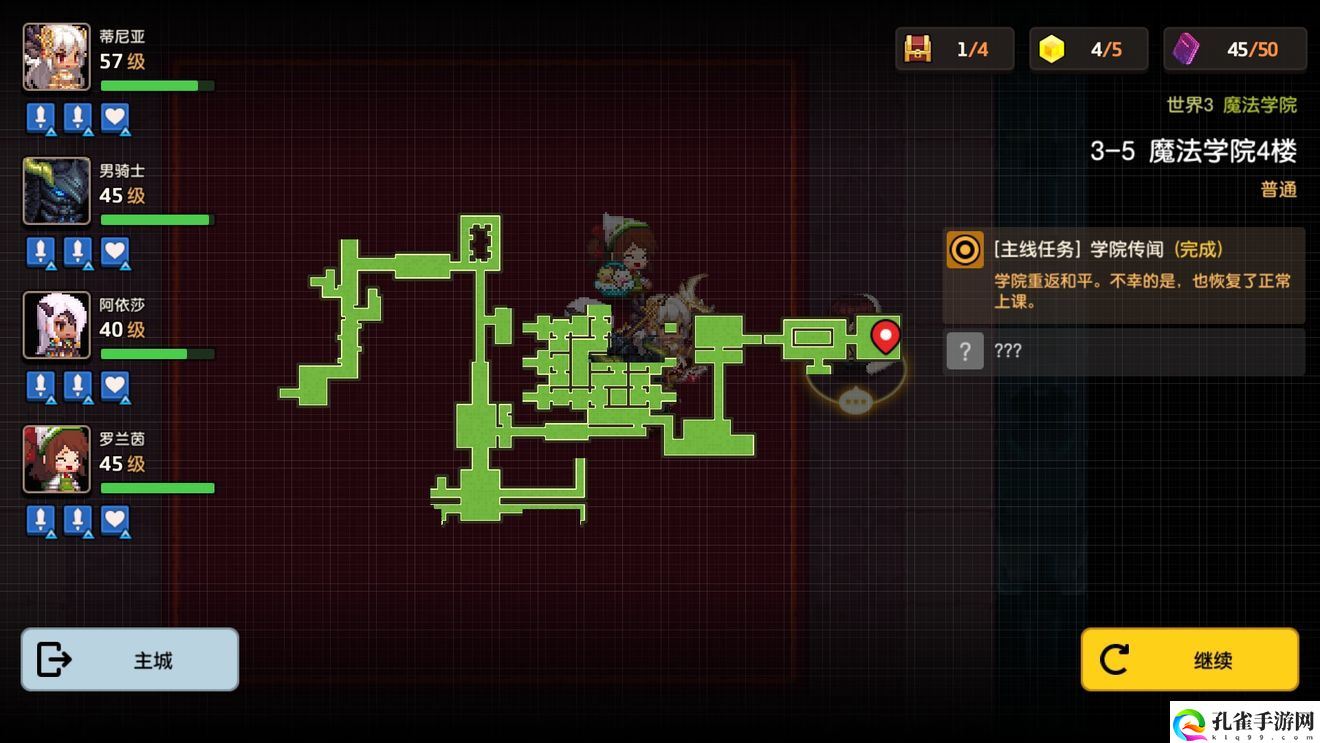Choose 阿依莎's character portrait
The image size is (1320, 743).
57,325
